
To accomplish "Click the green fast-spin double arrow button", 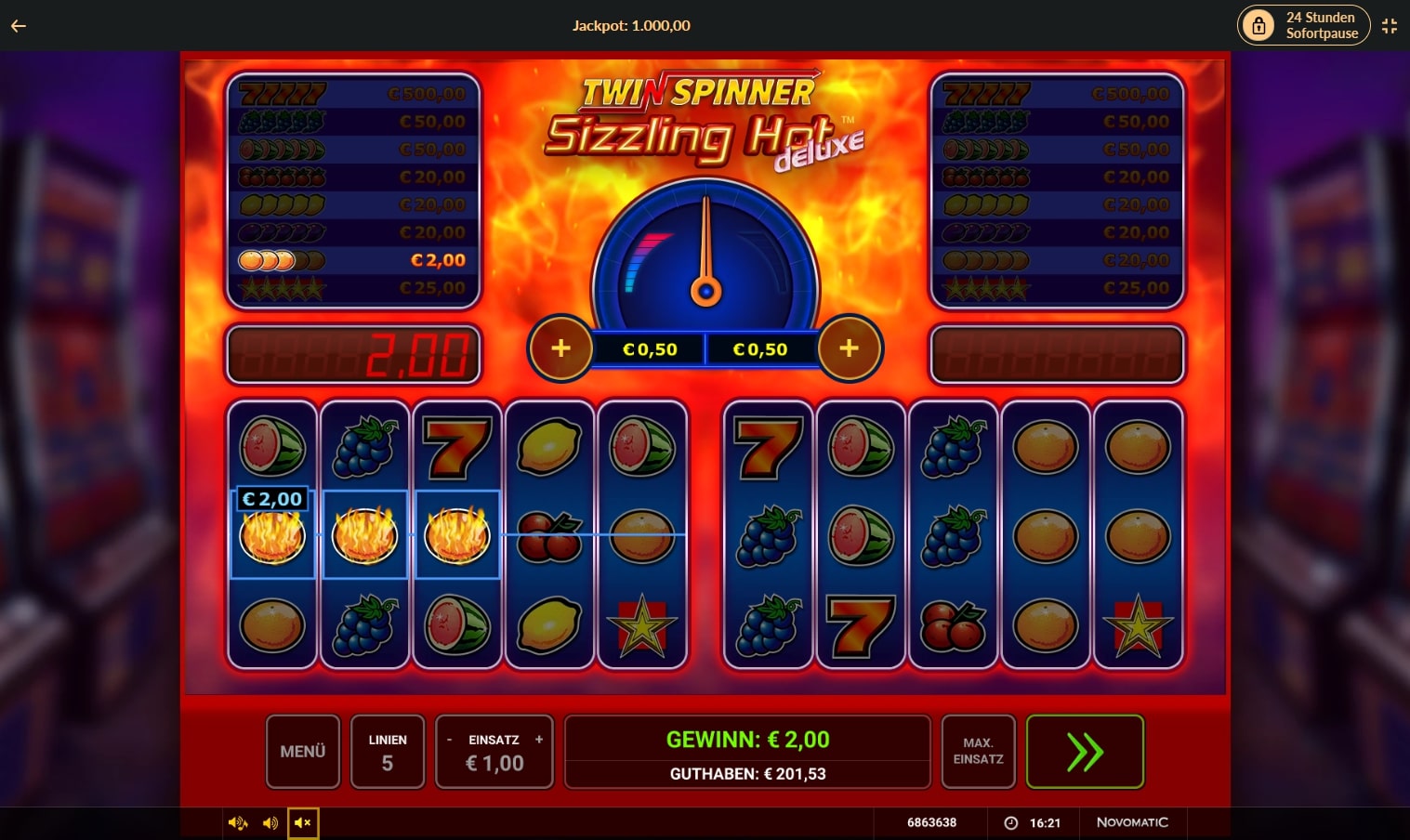I will click(x=1084, y=751).
